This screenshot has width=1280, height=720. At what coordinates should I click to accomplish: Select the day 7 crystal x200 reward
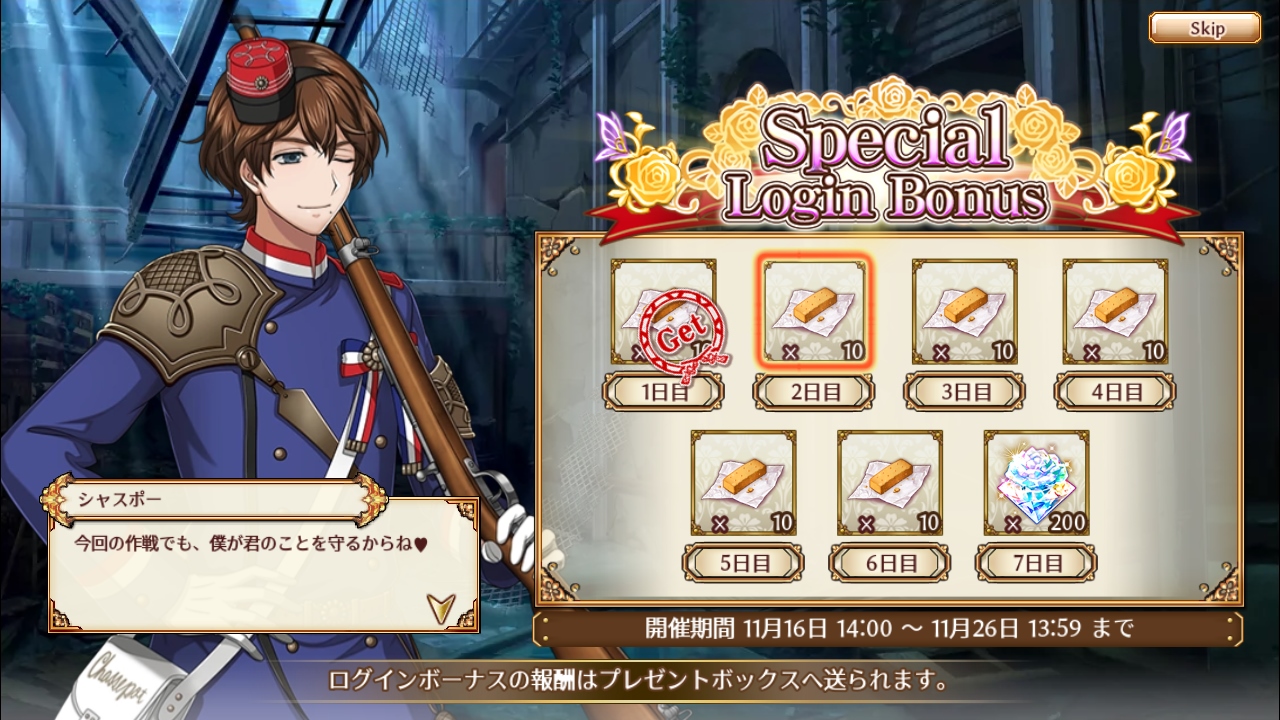tap(1036, 483)
